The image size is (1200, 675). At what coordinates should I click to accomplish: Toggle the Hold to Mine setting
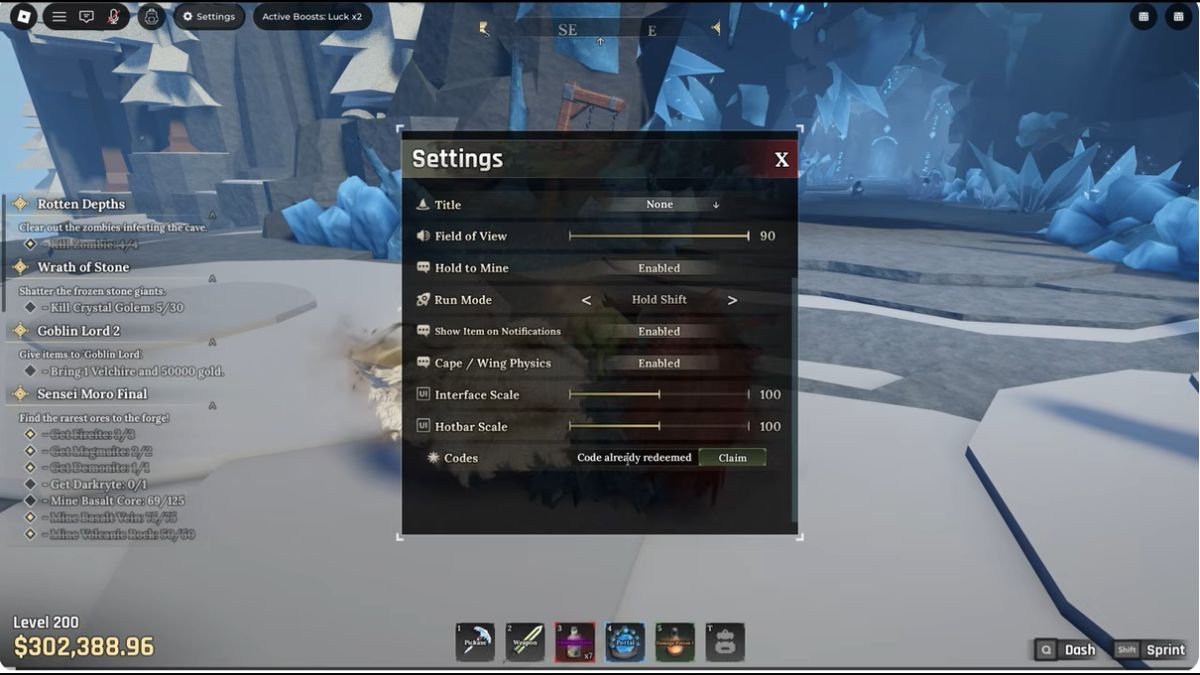[x=659, y=268]
